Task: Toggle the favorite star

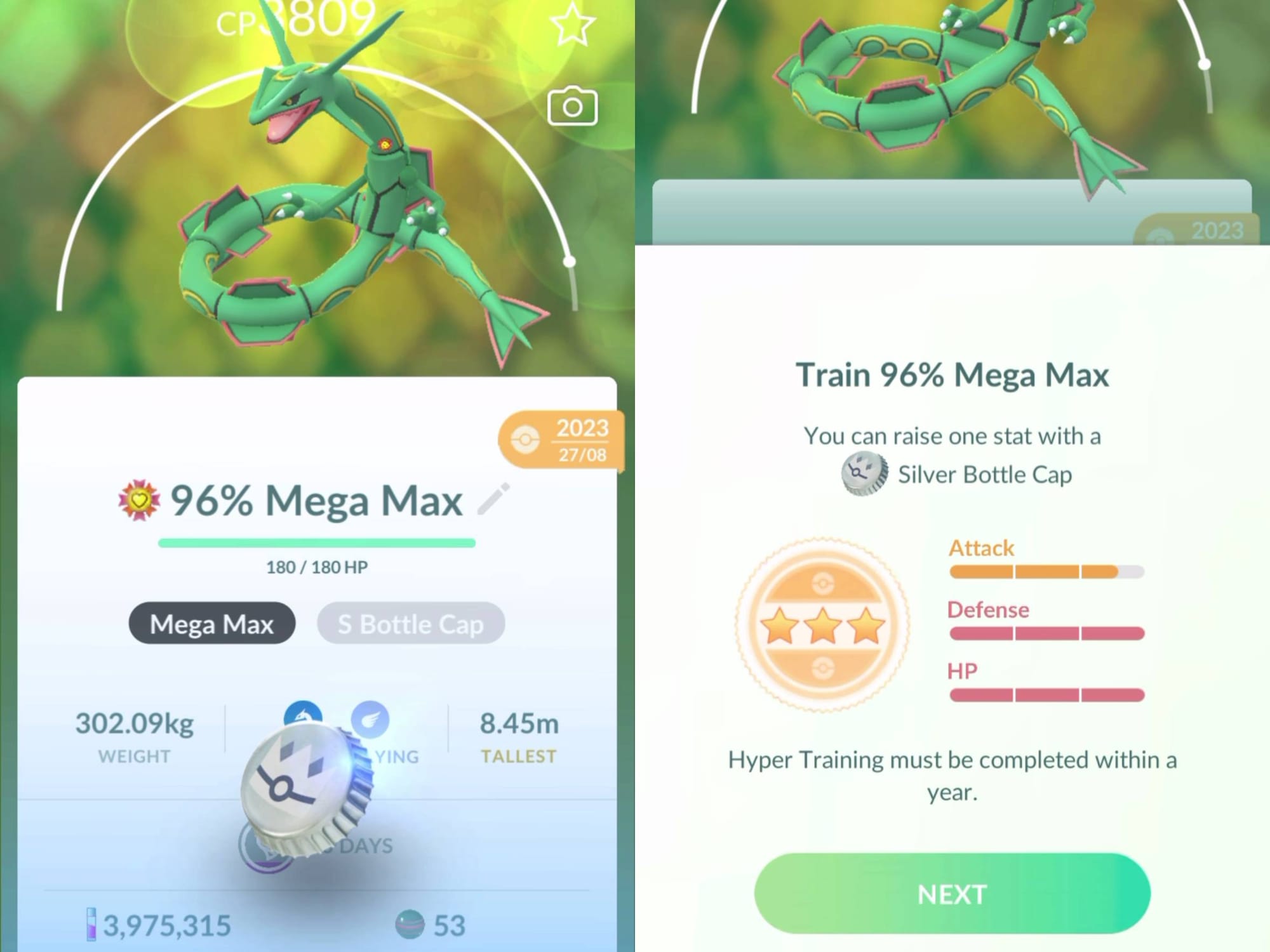Action: [x=573, y=25]
